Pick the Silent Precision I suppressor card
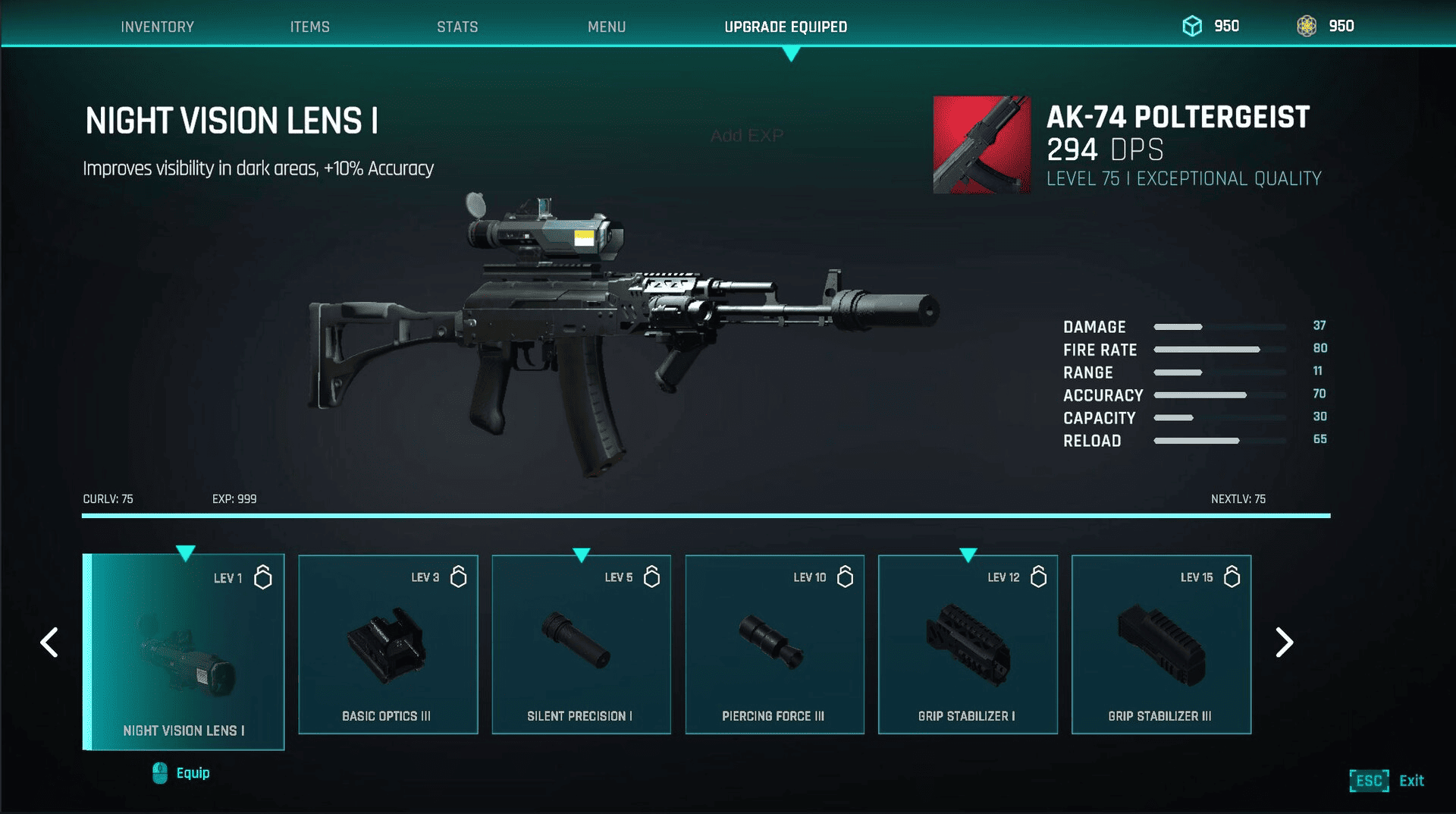The width and height of the screenshot is (1456, 814). tap(581, 644)
